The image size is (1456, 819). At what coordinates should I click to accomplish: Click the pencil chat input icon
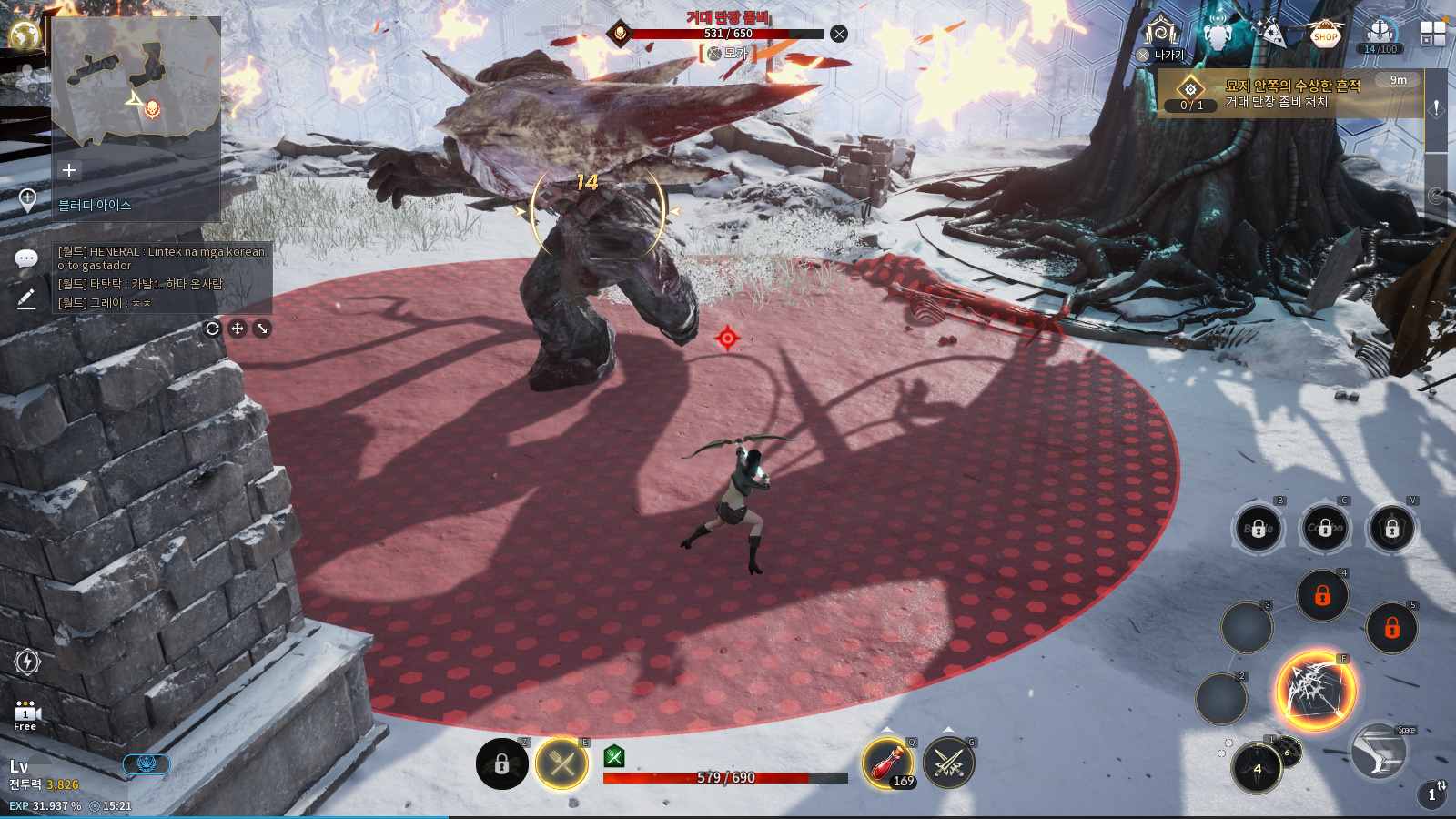pyautogui.click(x=26, y=298)
